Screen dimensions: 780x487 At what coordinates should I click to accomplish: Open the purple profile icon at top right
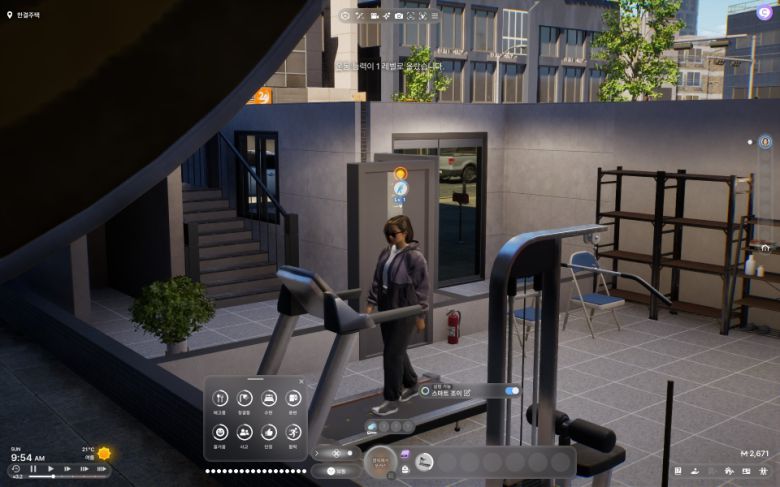[x=762, y=16]
